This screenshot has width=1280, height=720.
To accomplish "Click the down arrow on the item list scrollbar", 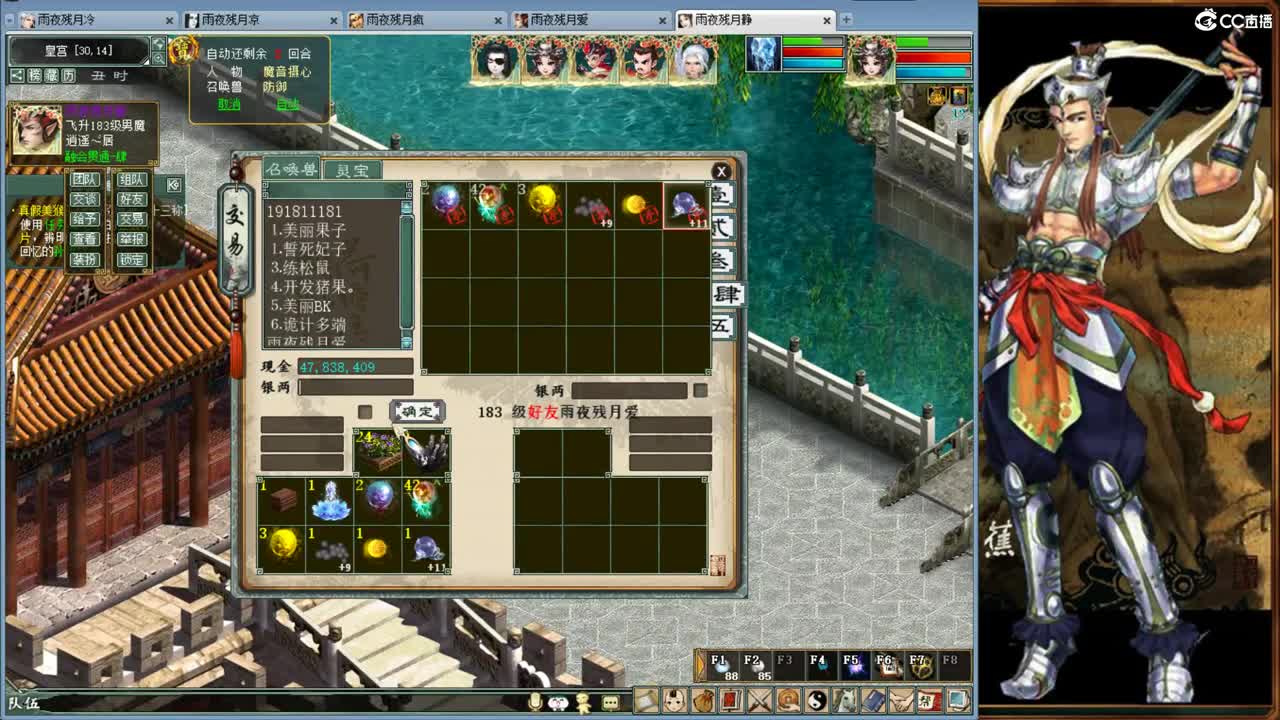I will (x=405, y=342).
